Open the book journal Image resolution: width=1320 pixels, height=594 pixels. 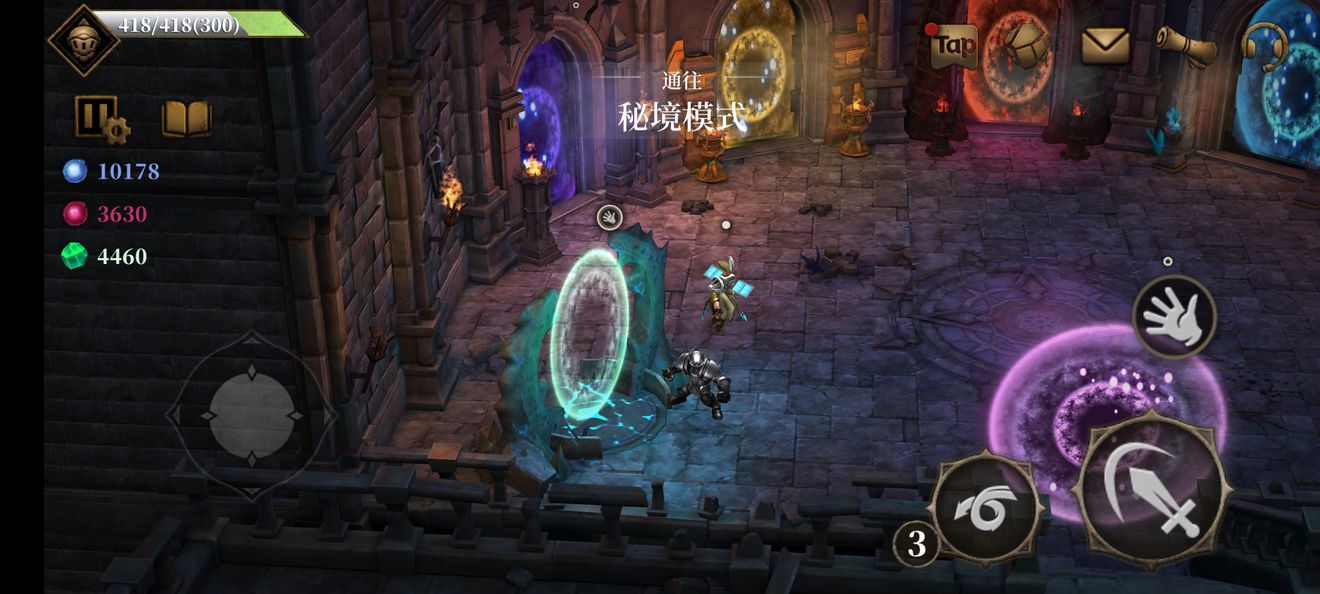tap(187, 118)
